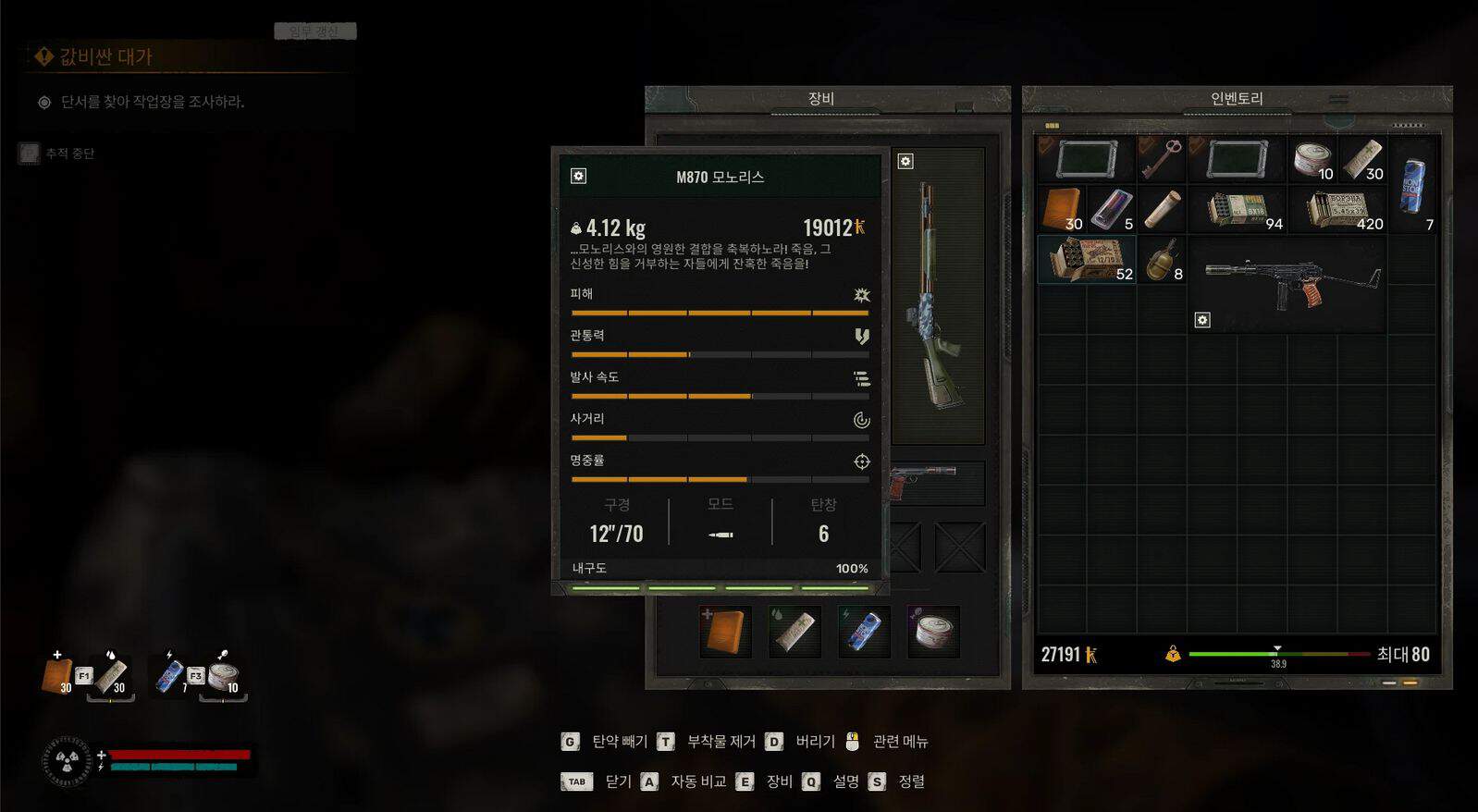Choose the bandage stack of 30 in inventory

tap(1361, 159)
